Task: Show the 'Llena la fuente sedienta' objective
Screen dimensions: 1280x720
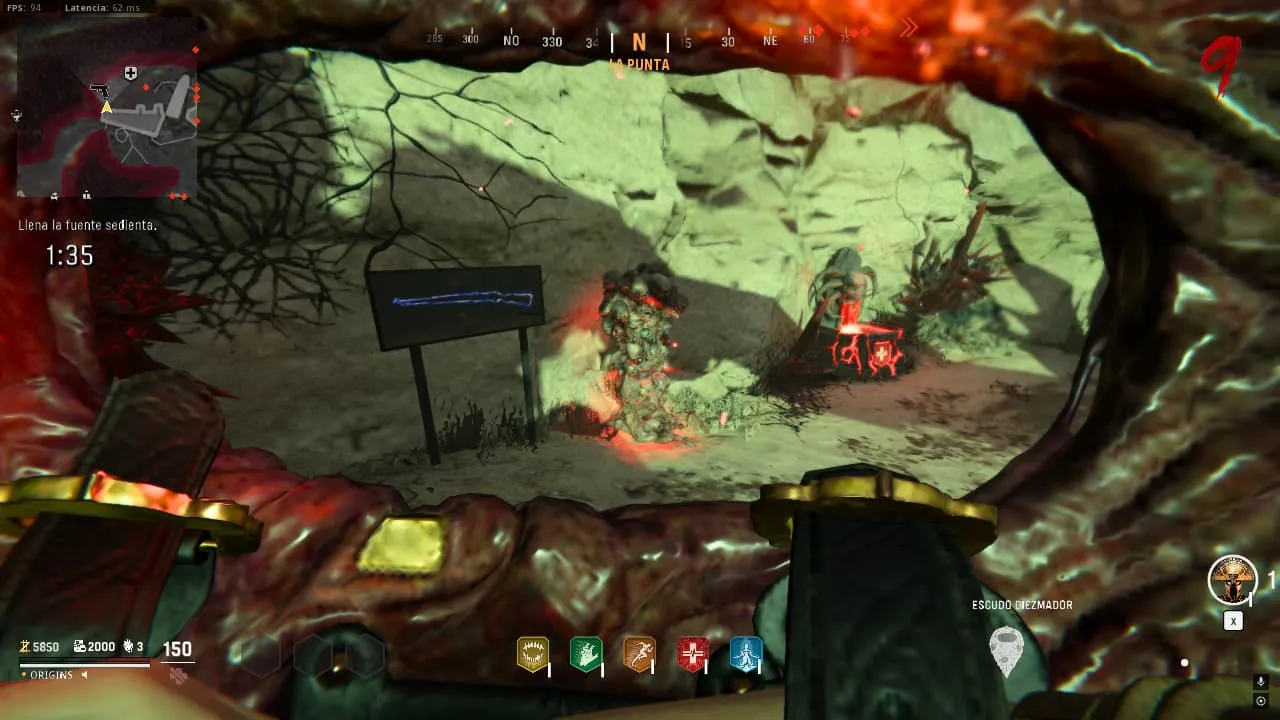Action: point(88,226)
